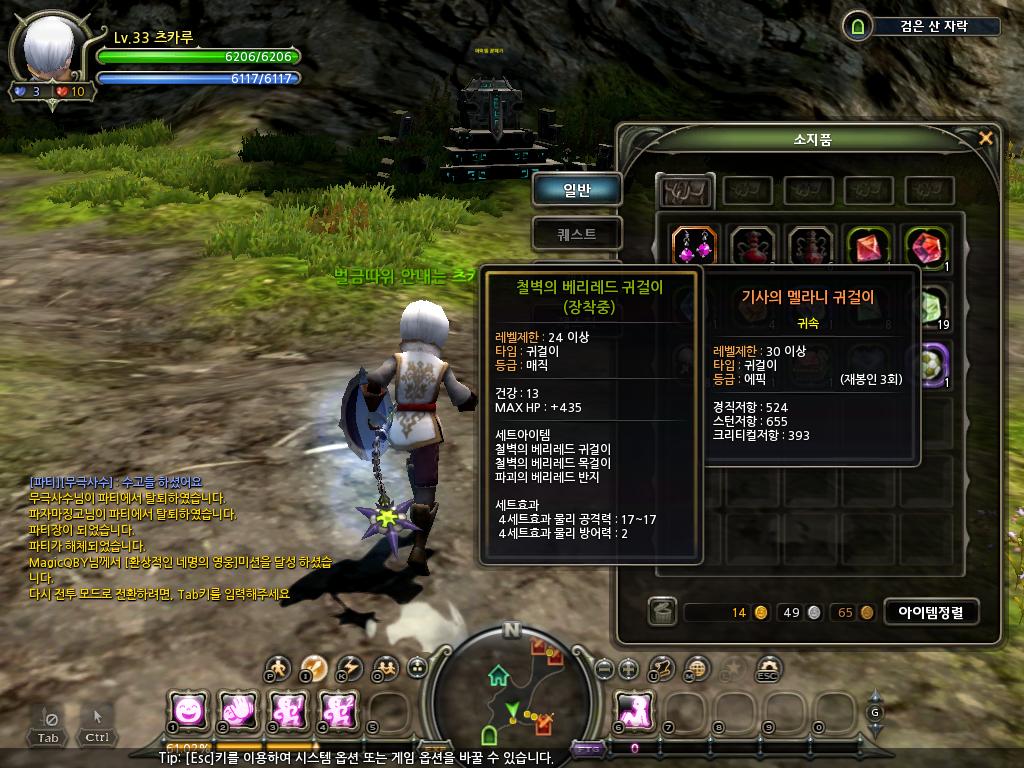Open the ESC system menu icon
The width and height of the screenshot is (1024, 768).
(x=768, y=667)
